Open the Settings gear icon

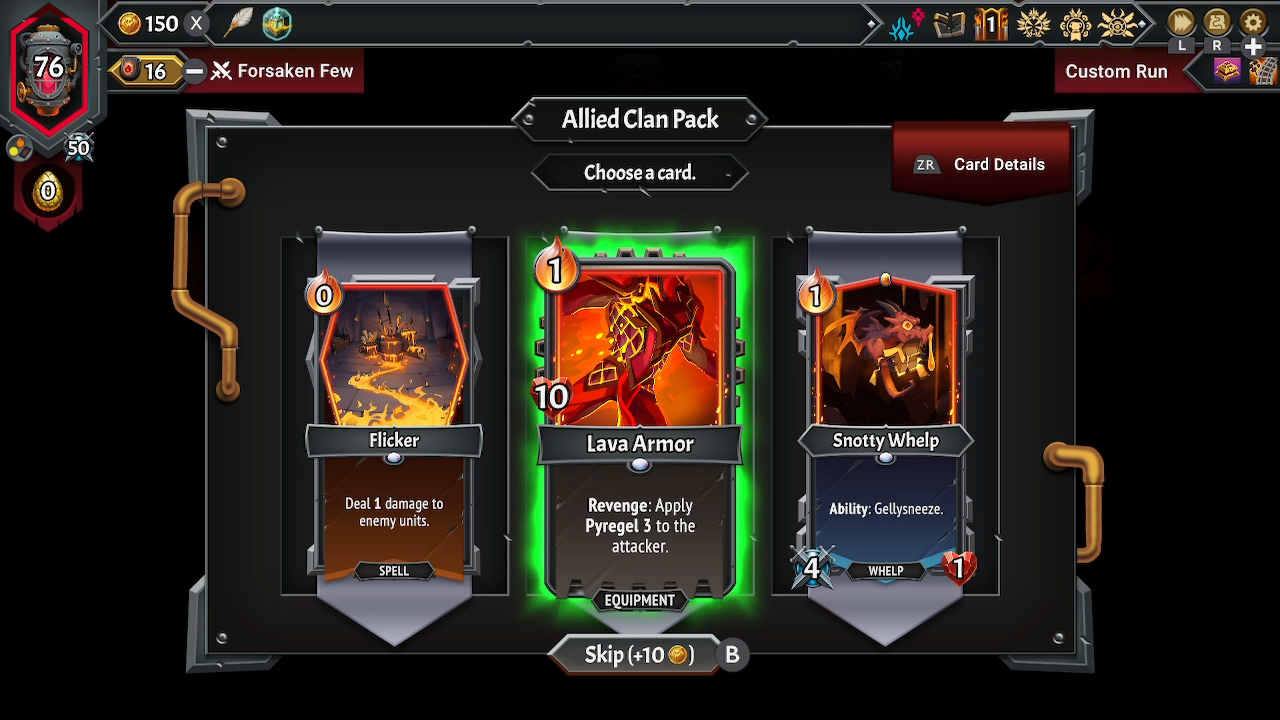point(1254,22)
